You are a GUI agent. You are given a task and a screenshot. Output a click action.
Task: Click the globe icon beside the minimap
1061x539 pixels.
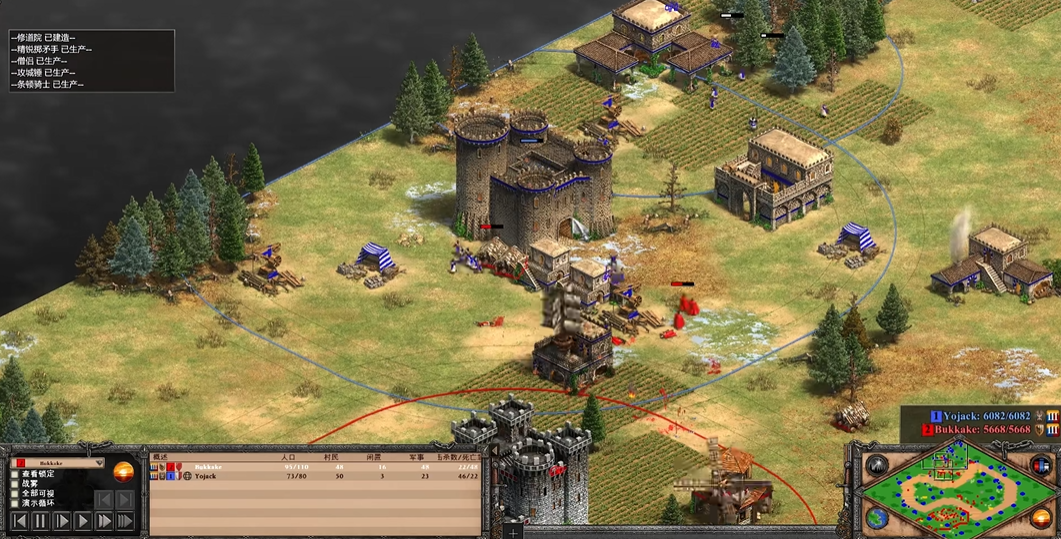(x=877, y=517)
